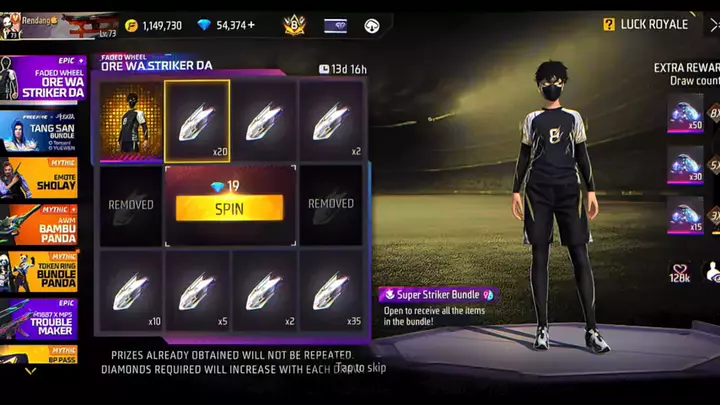The image size is (720, 405).
Task: View the x30 extra reward item
Action: click(x=685, y=164)
